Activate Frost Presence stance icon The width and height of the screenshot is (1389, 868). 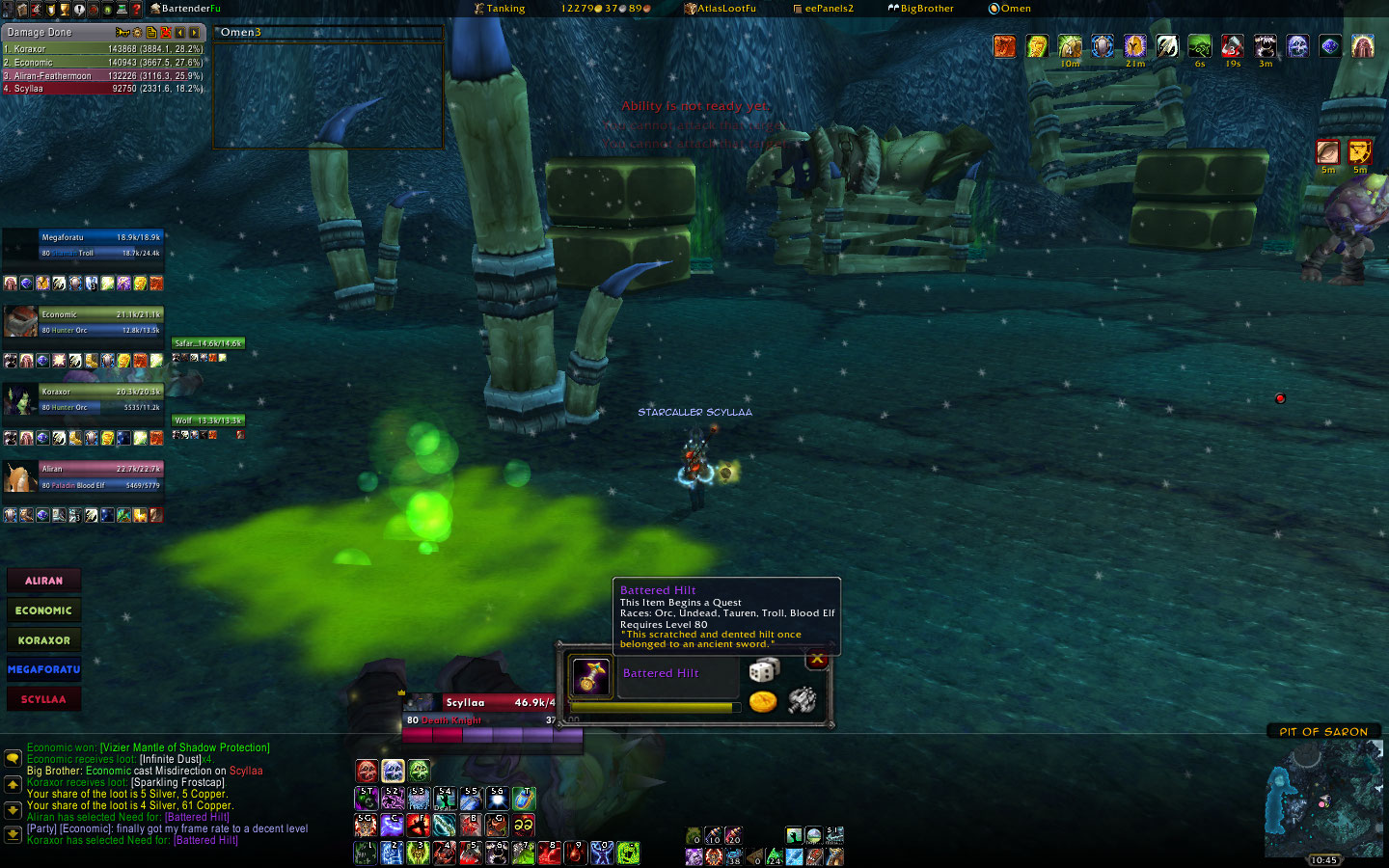click(393, 771)
